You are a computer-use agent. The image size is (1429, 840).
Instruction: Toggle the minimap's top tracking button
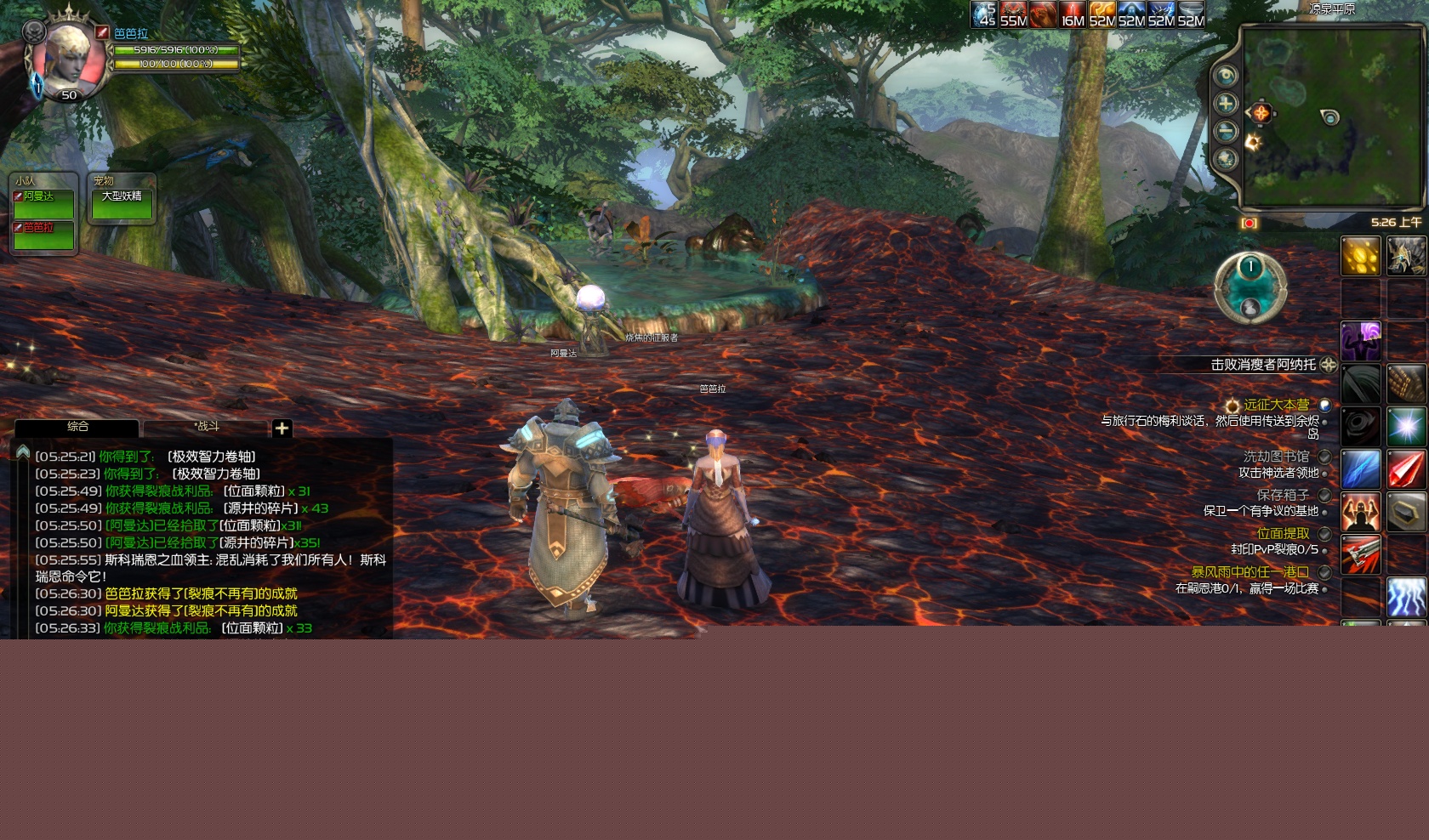tap(1225, 76)
